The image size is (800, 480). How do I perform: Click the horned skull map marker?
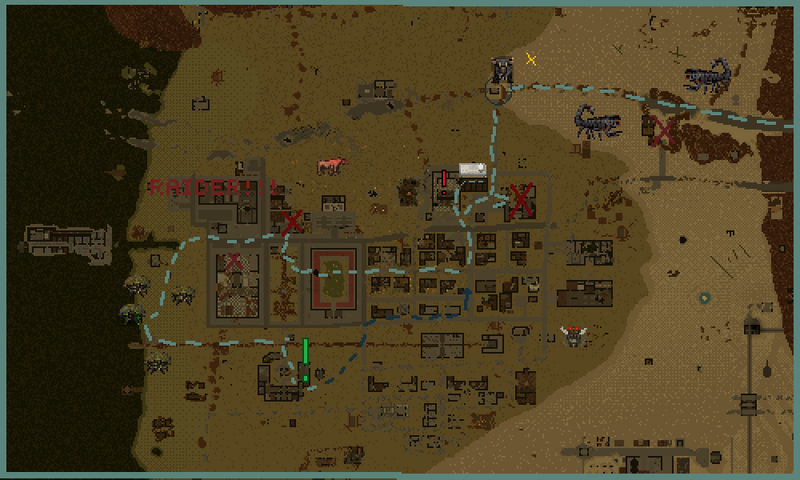574,335
